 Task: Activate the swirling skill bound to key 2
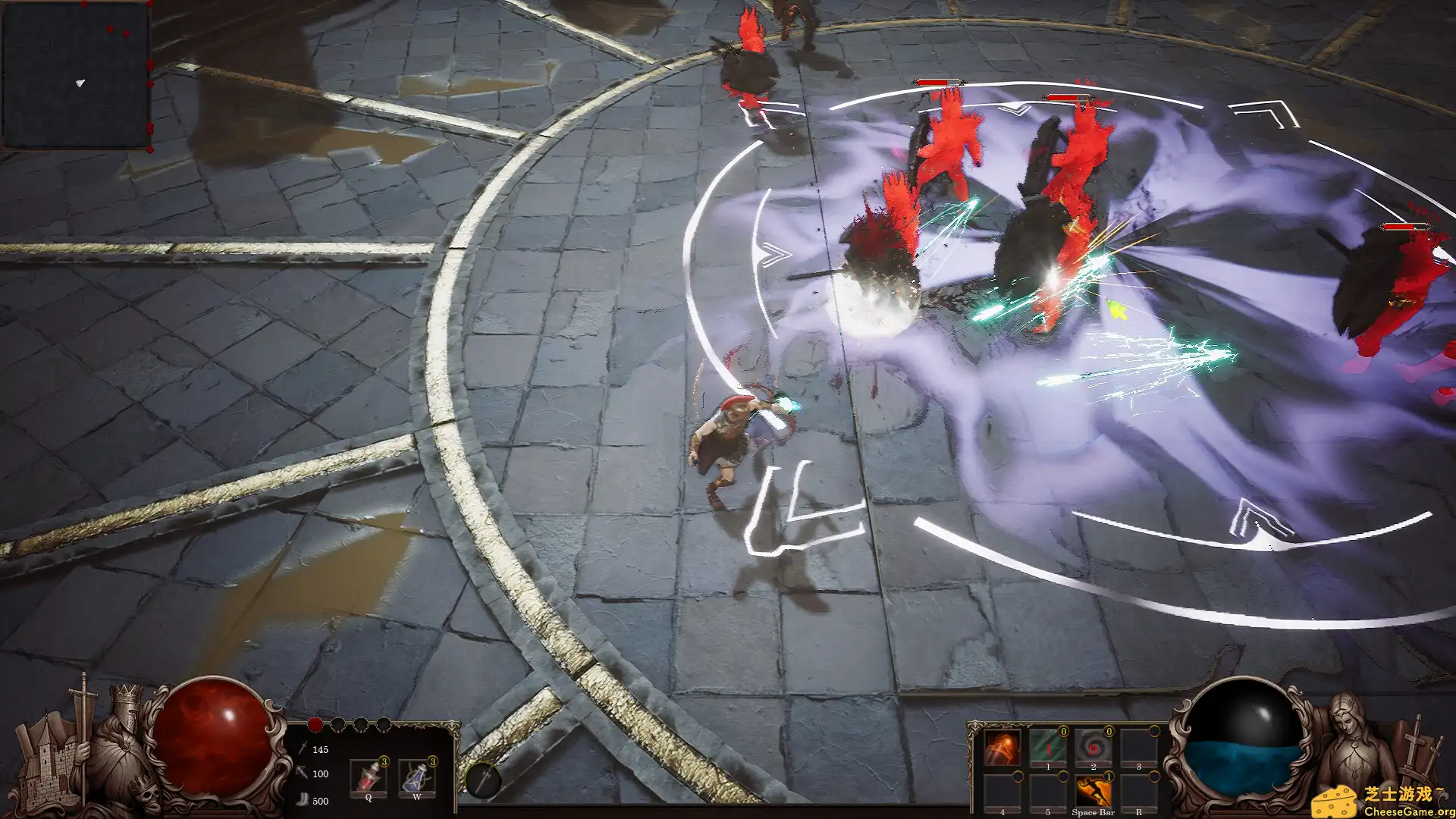[x=1094, y=746]
